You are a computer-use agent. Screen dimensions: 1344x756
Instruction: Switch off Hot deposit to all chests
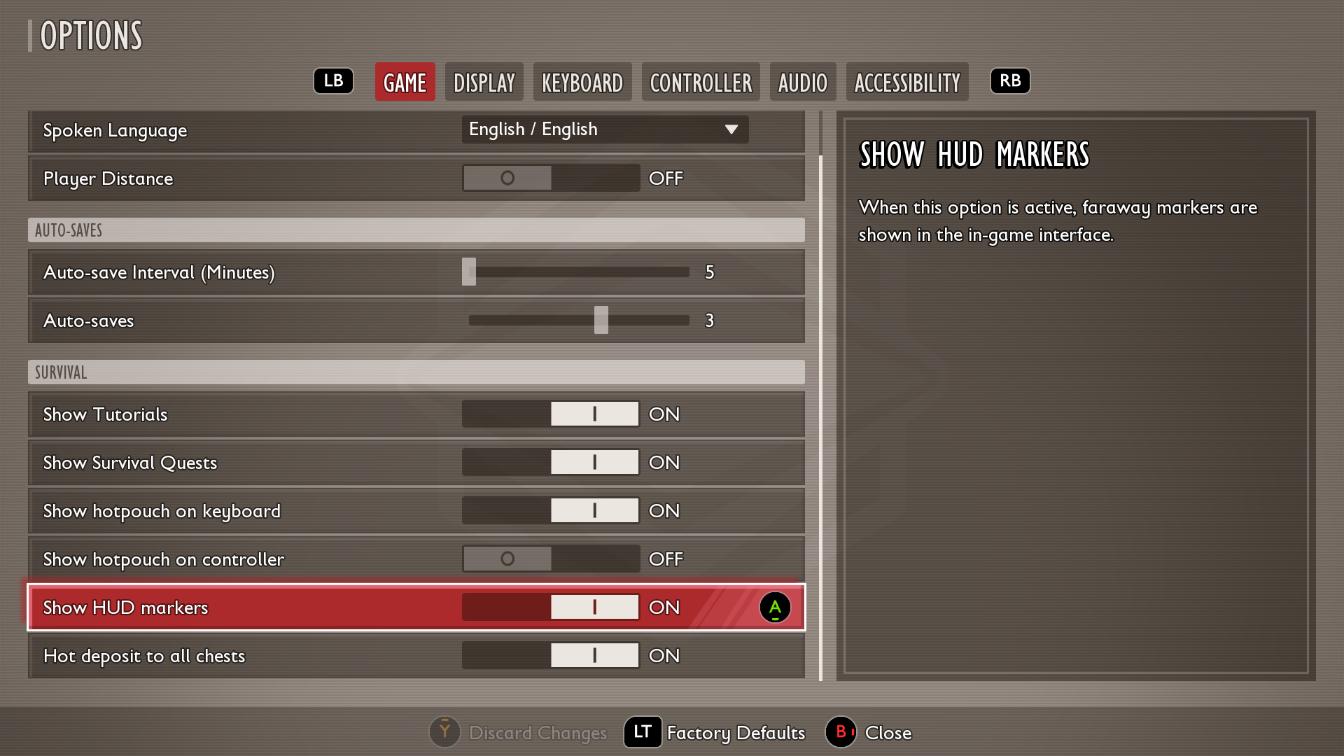click(x=550, y=655)
